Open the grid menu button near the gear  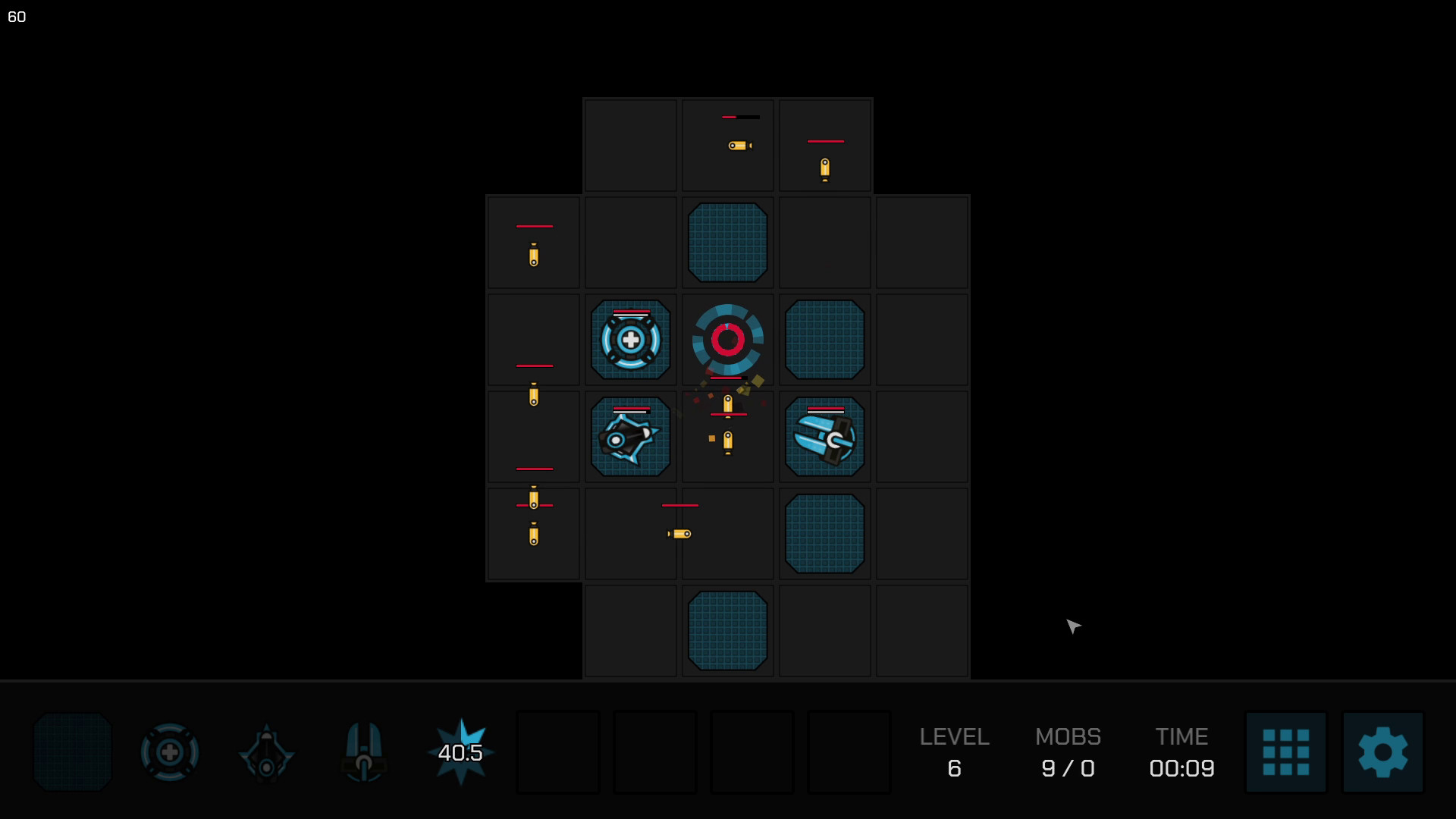(x=1287, y=752)
